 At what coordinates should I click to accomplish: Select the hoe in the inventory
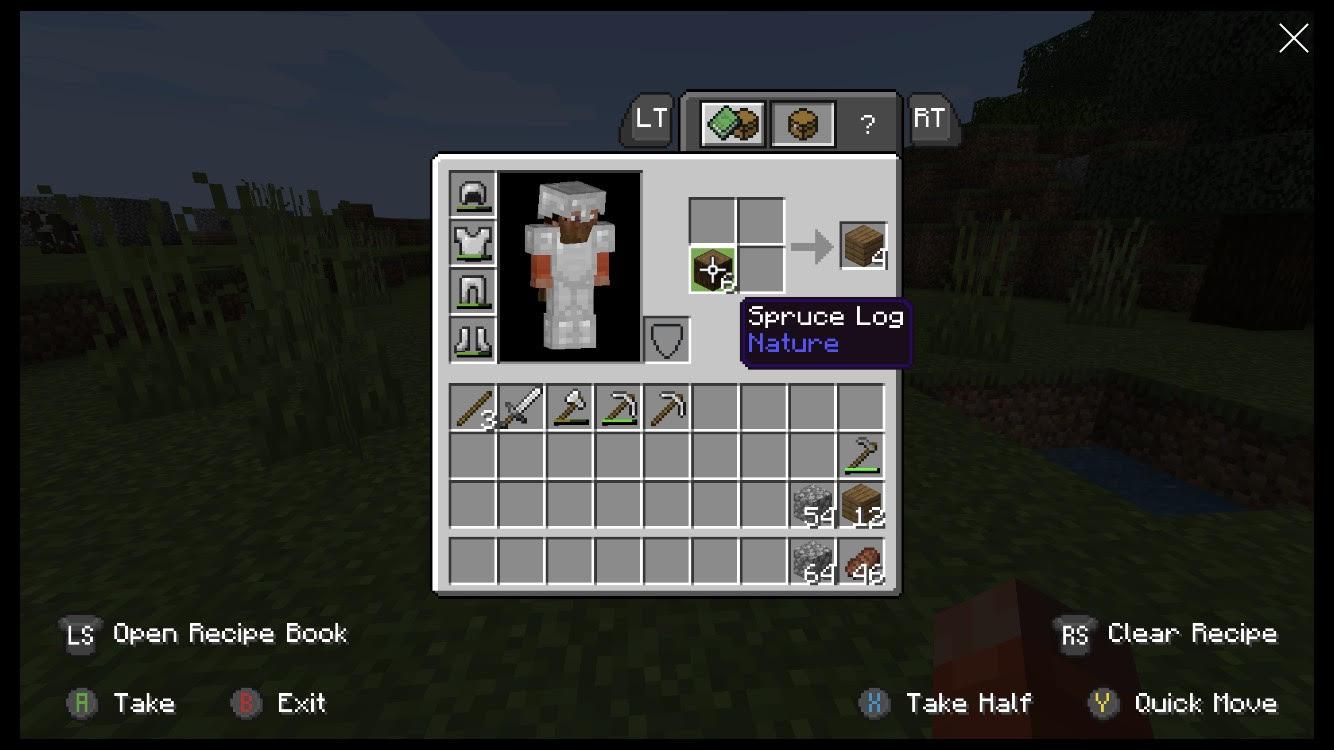click(861, 455)
